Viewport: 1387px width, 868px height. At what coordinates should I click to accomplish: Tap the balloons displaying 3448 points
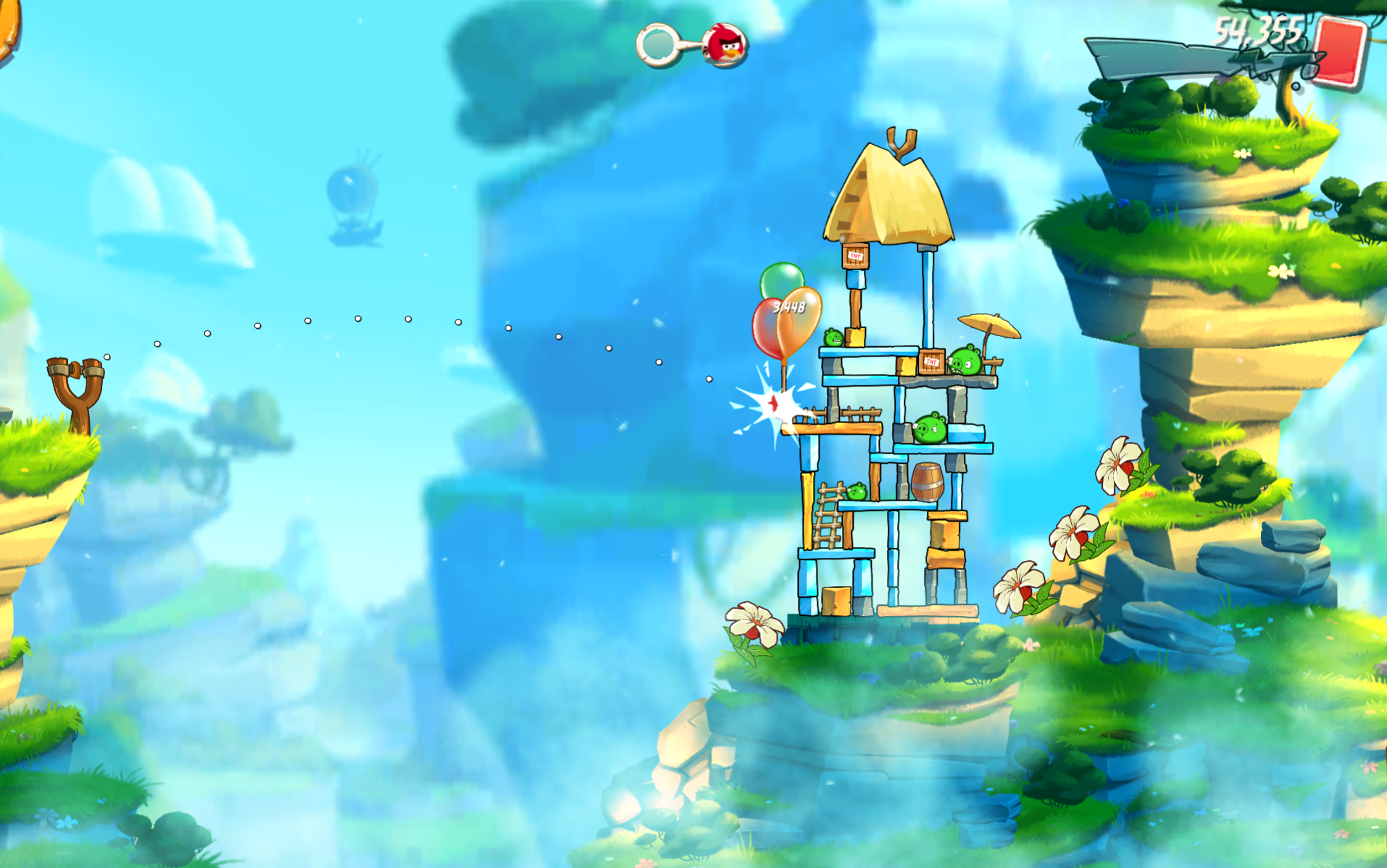[789, 308]
